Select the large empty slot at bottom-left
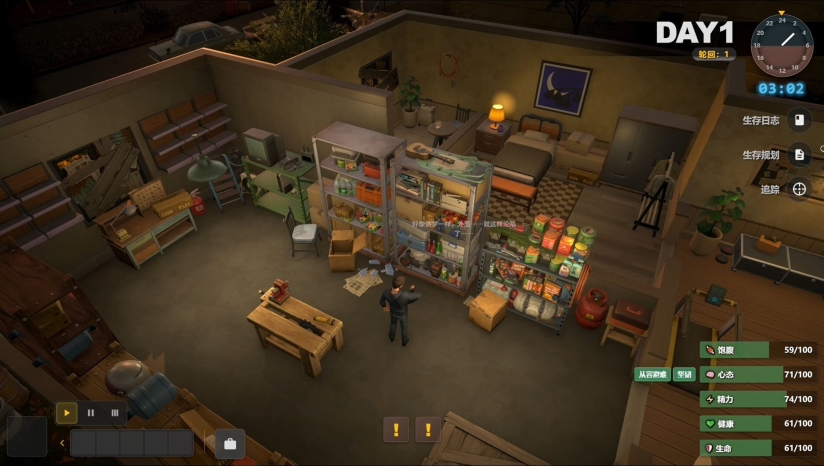Viewport: 824px width, 466px height. coord(26,437)
